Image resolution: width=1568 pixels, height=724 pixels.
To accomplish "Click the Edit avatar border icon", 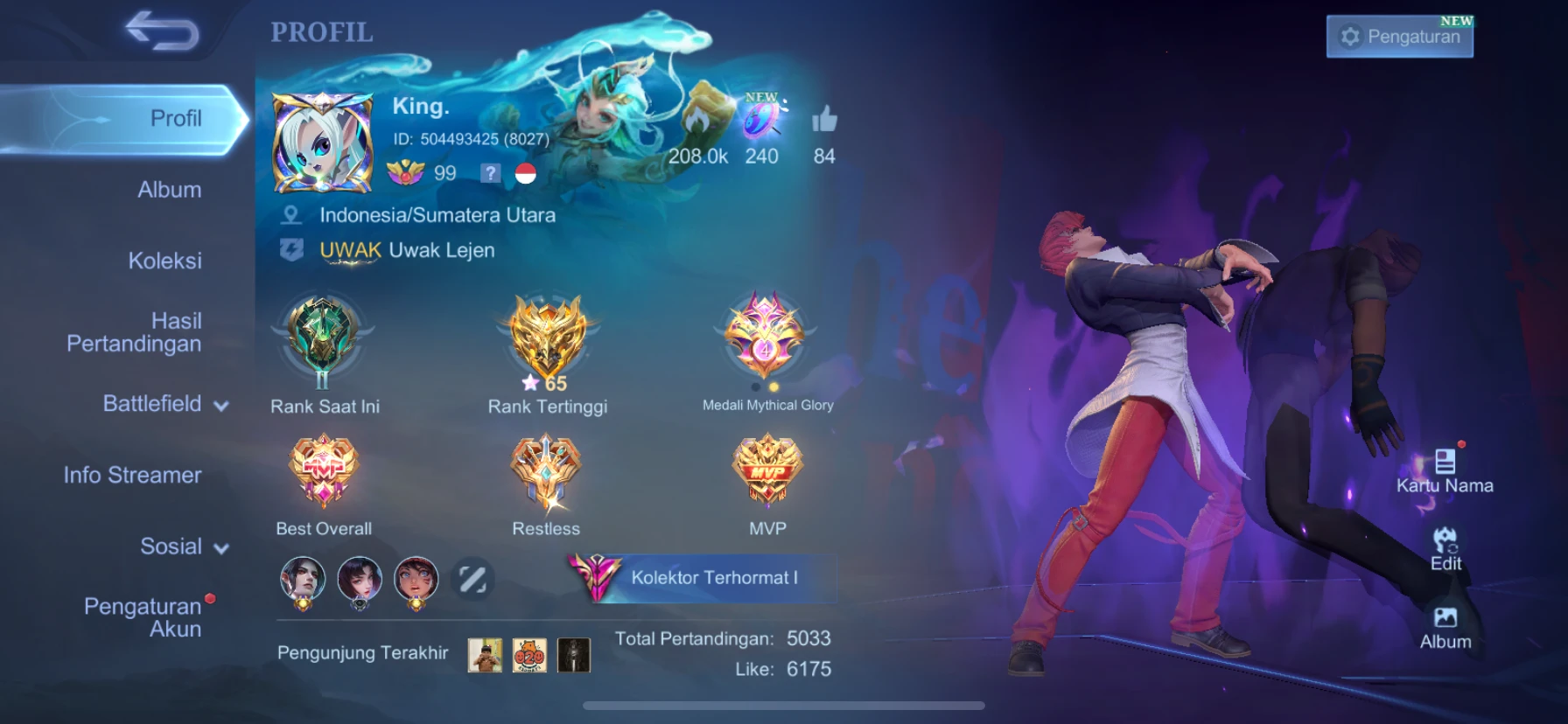I will pyautogui.click(x=1445, y=546).
